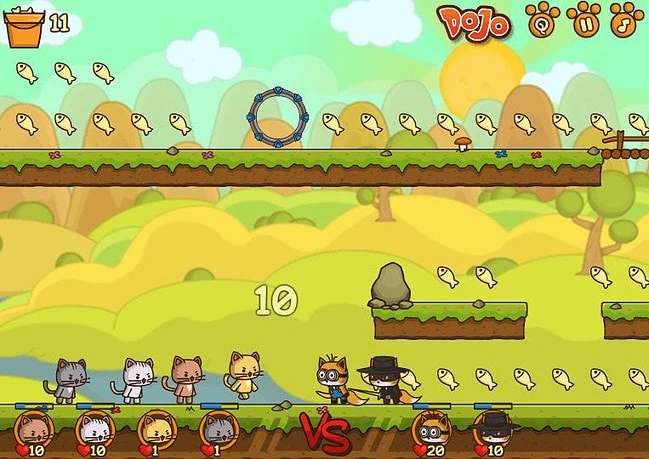Screen dimensions: 649x459
Task: Select the brown cat portrait
Action: pos(34,429)
